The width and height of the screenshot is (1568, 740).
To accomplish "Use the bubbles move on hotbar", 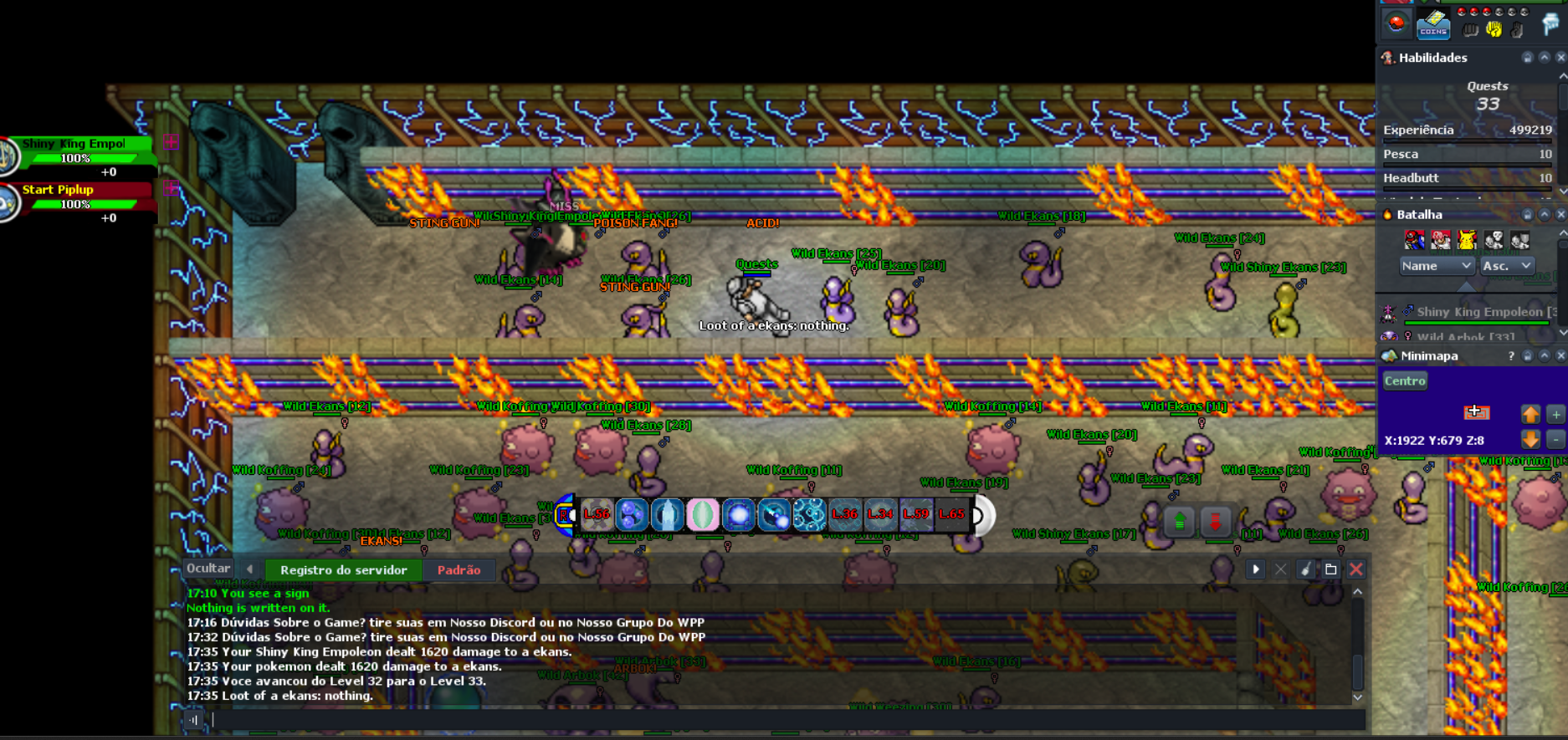I will [x=809, y=515].
